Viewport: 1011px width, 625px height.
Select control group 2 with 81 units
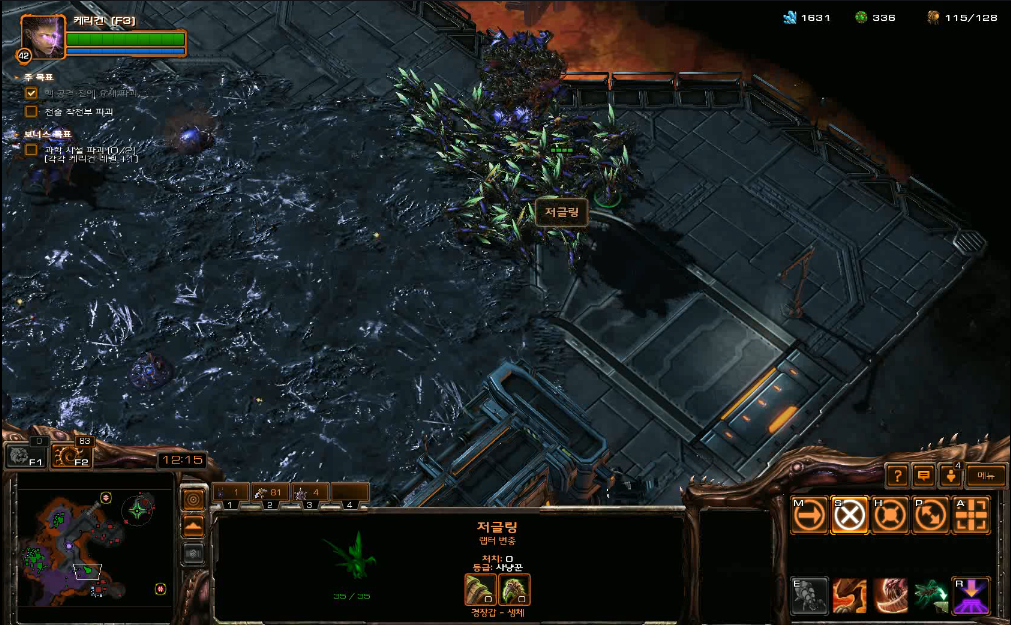click(x=268, y=492)
